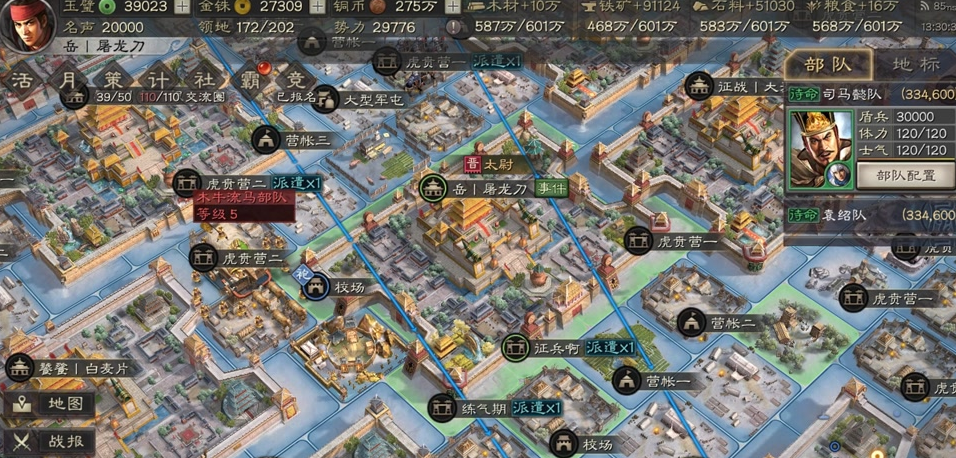Viewport: 956px width, 458px height.
Task: Open the player avatar profile
Action: pyautogui.click(x=27, y=26)
